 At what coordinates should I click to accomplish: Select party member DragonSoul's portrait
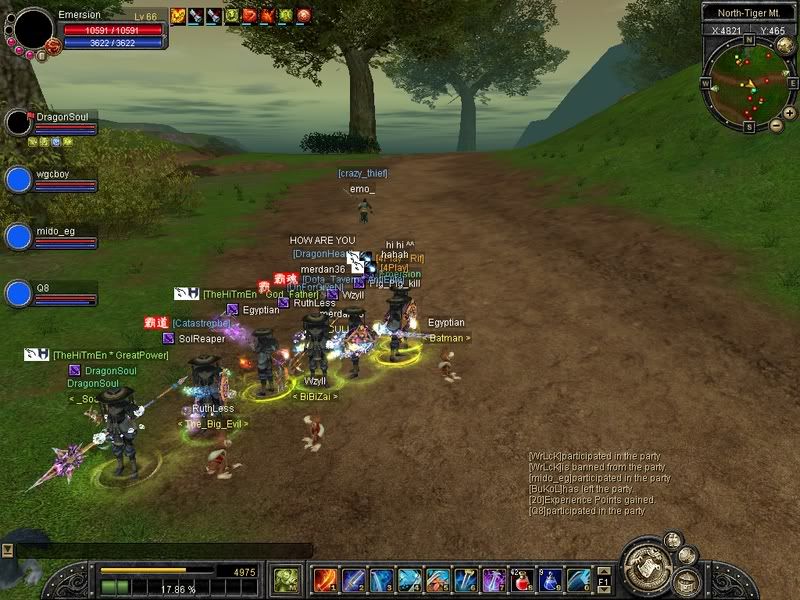[18, 123]
